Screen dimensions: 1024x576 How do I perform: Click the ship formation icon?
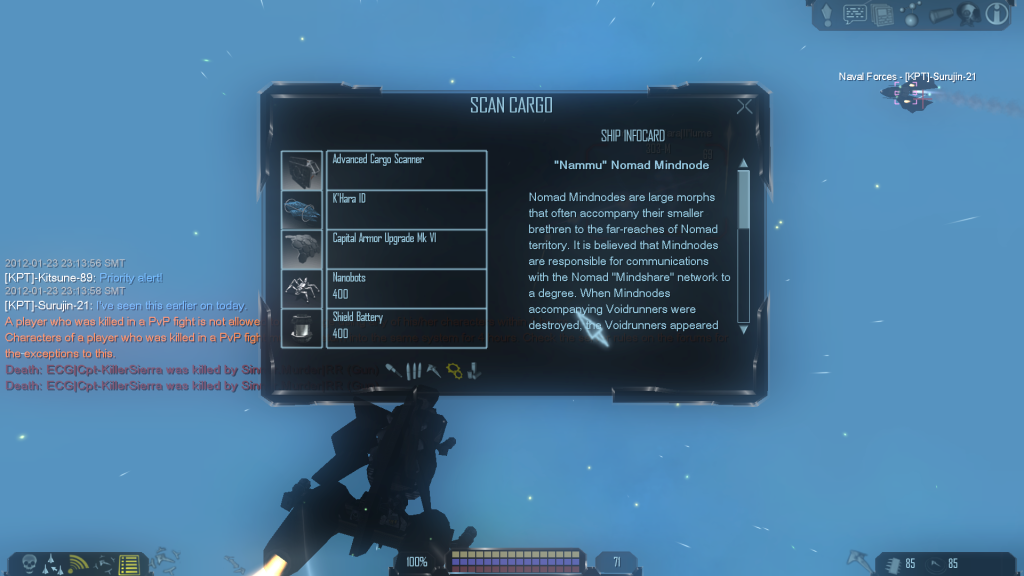click(53, 565)
